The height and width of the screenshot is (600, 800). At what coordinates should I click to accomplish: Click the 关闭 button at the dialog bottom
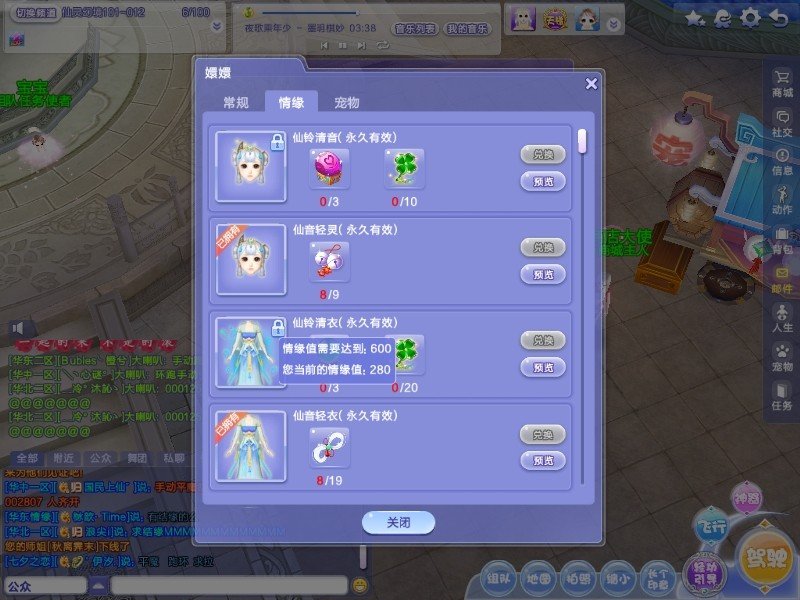[x=398, y=523]
